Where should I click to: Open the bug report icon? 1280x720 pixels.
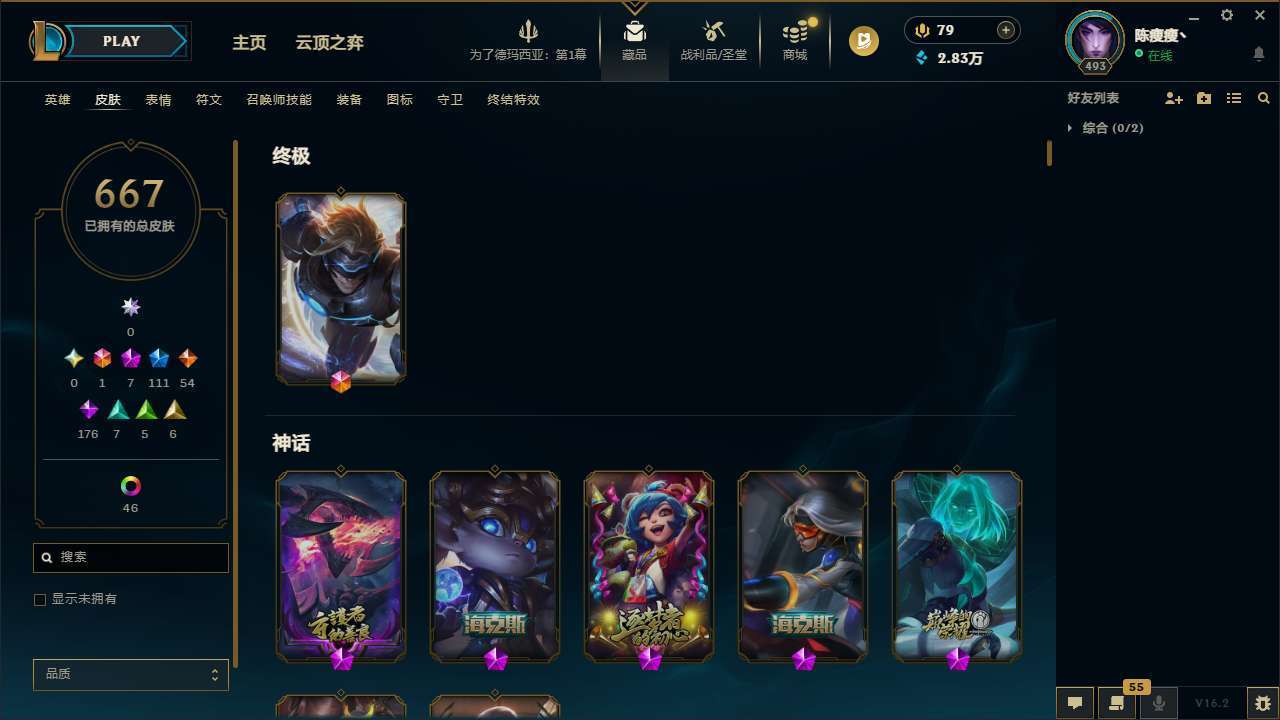click(x=1259, y=702)
